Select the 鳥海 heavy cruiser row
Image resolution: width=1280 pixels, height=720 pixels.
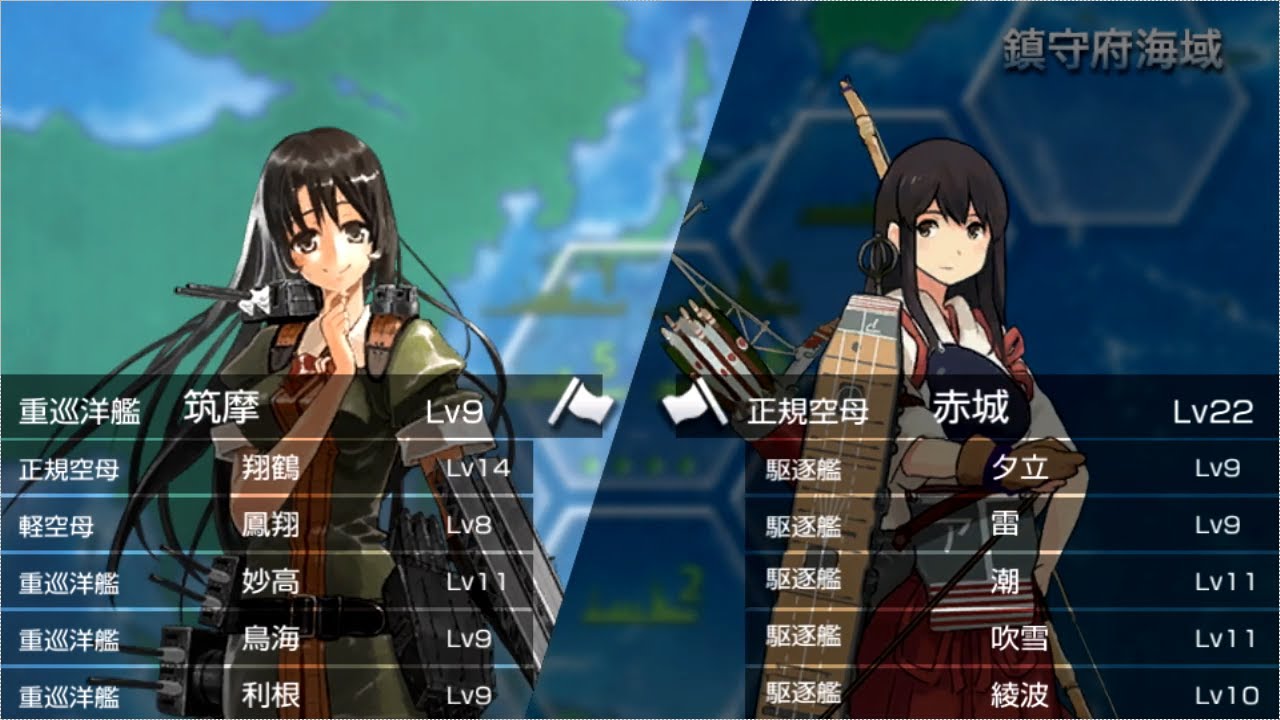(x=270, y=639)
